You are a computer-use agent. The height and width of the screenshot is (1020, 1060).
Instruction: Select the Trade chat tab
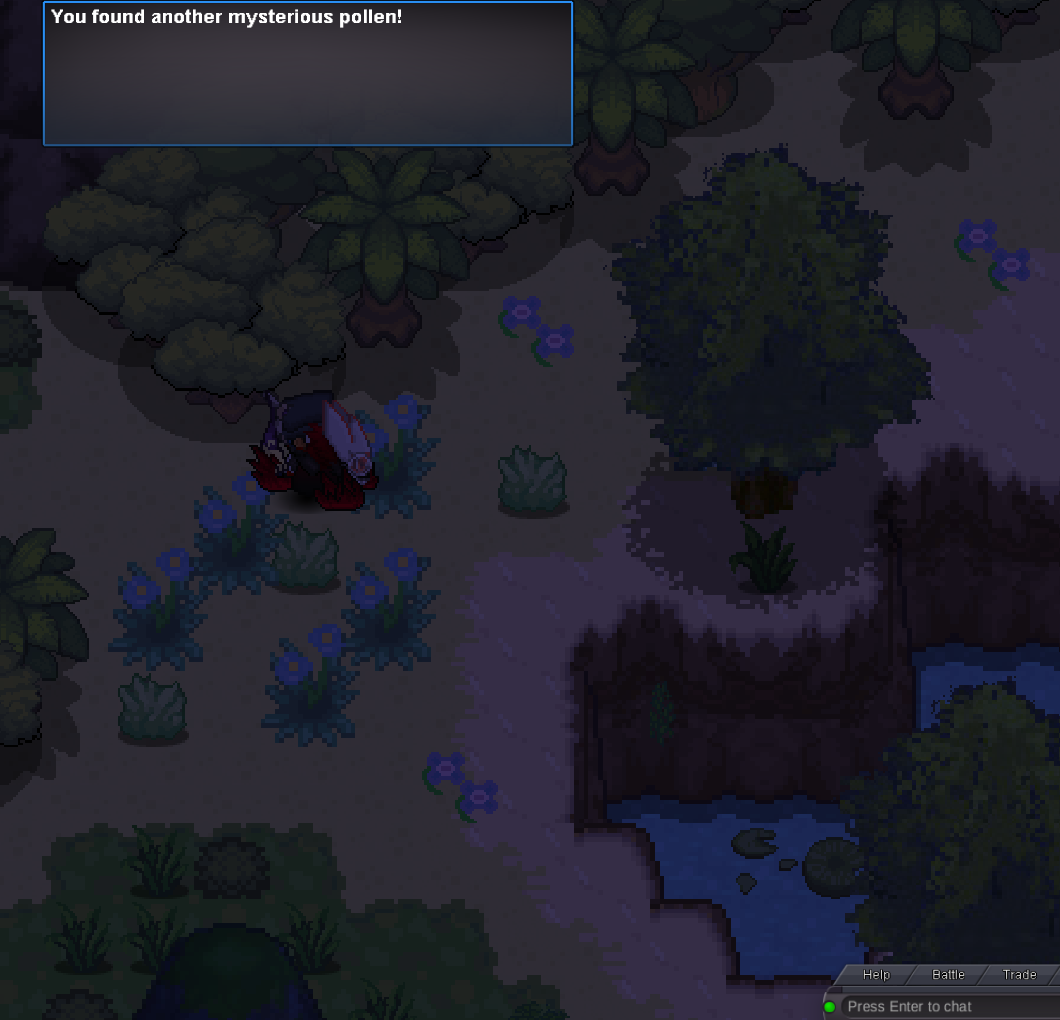point(1019,975)
